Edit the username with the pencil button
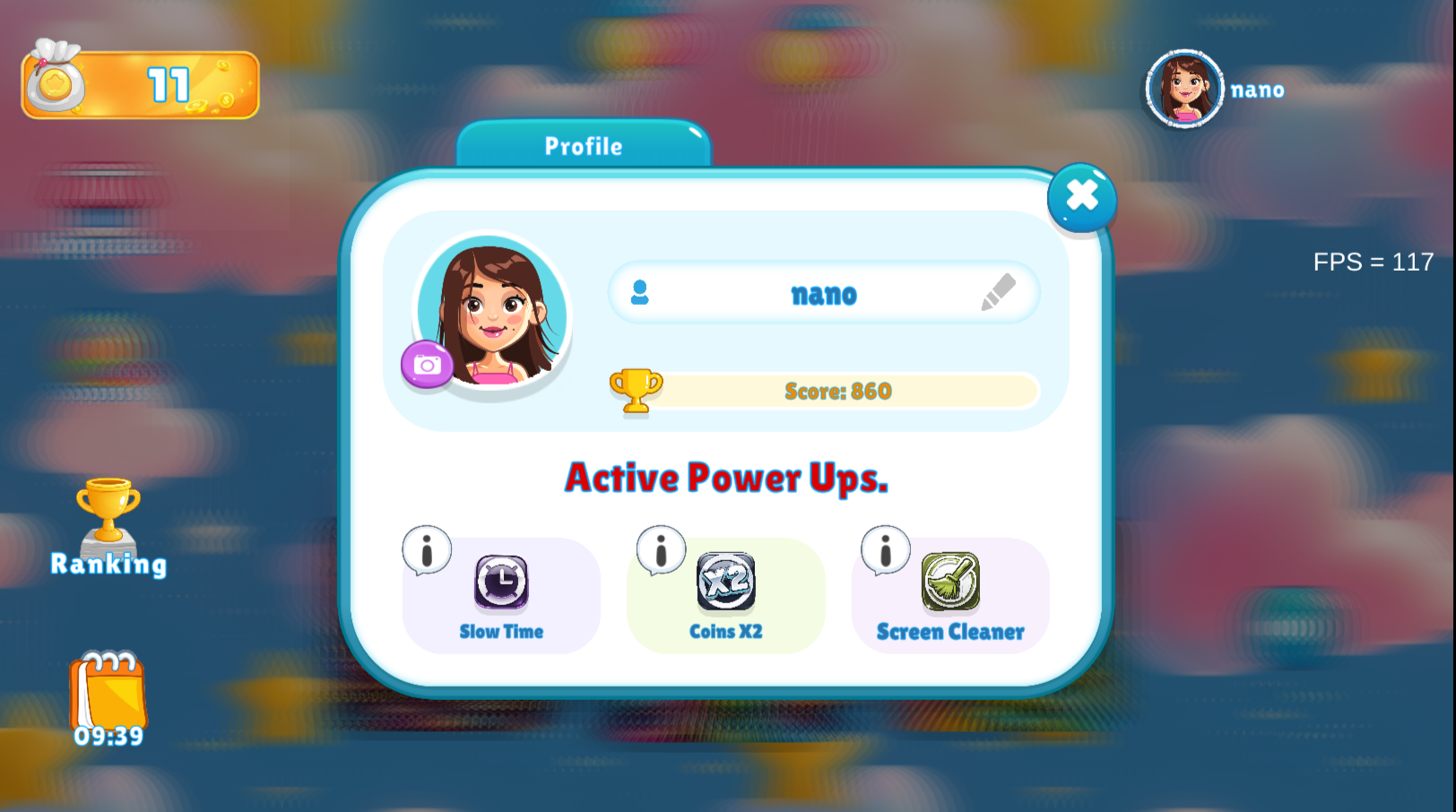1456x812 pixels. 1000,292
